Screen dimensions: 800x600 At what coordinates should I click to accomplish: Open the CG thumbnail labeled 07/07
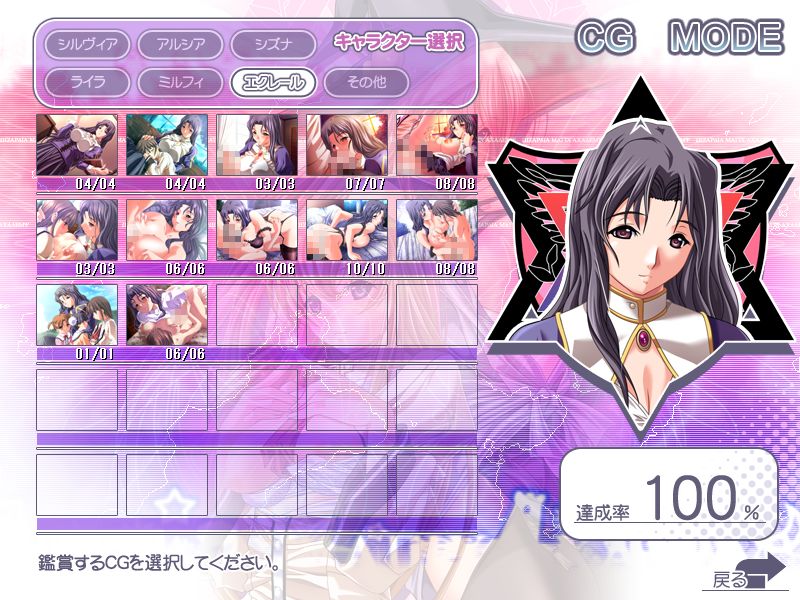tap(347, 145)
